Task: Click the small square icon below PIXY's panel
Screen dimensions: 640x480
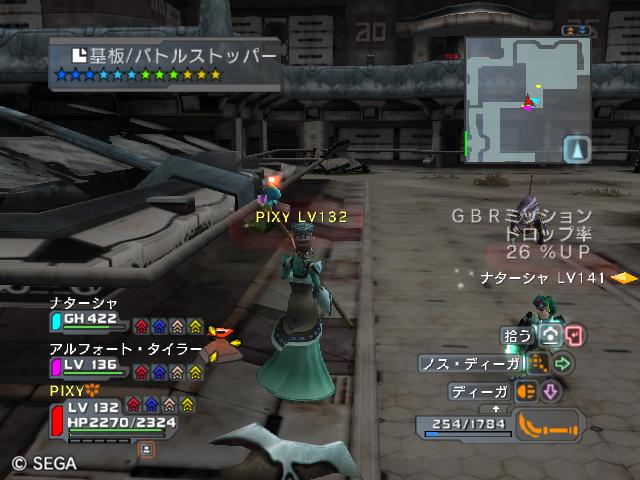Action: pyautogui.click(x=146, y=451)
